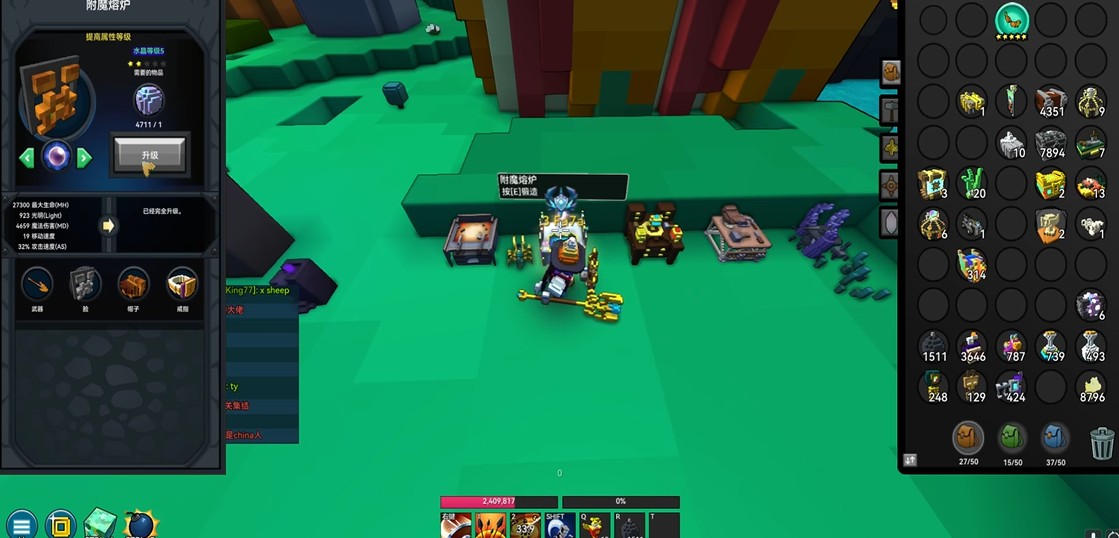Click the inventory sort button beside the backpacks
The width and height of the screenshot is (1119, 538).
coord(910,460)
